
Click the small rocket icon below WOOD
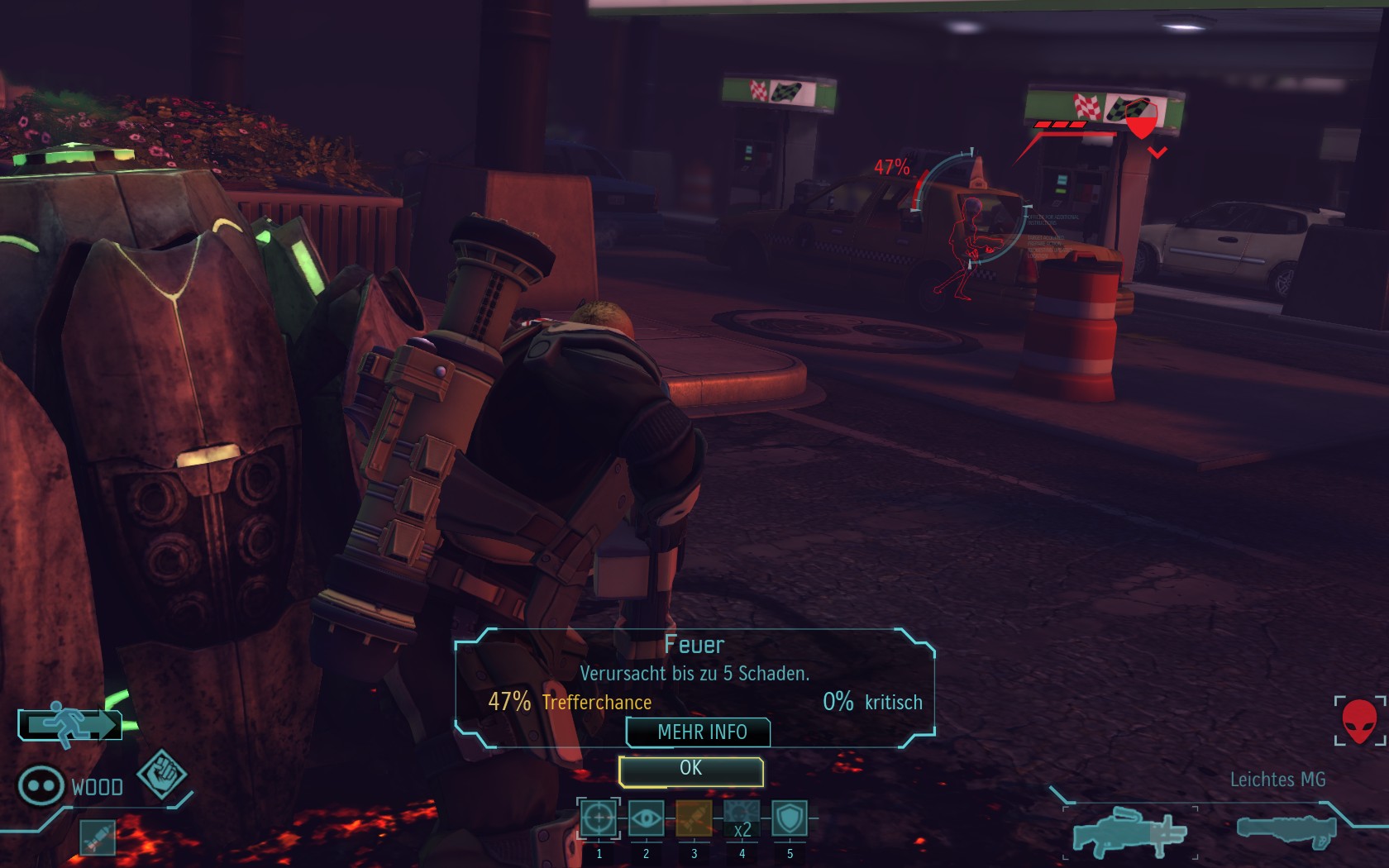click(98, 837)
